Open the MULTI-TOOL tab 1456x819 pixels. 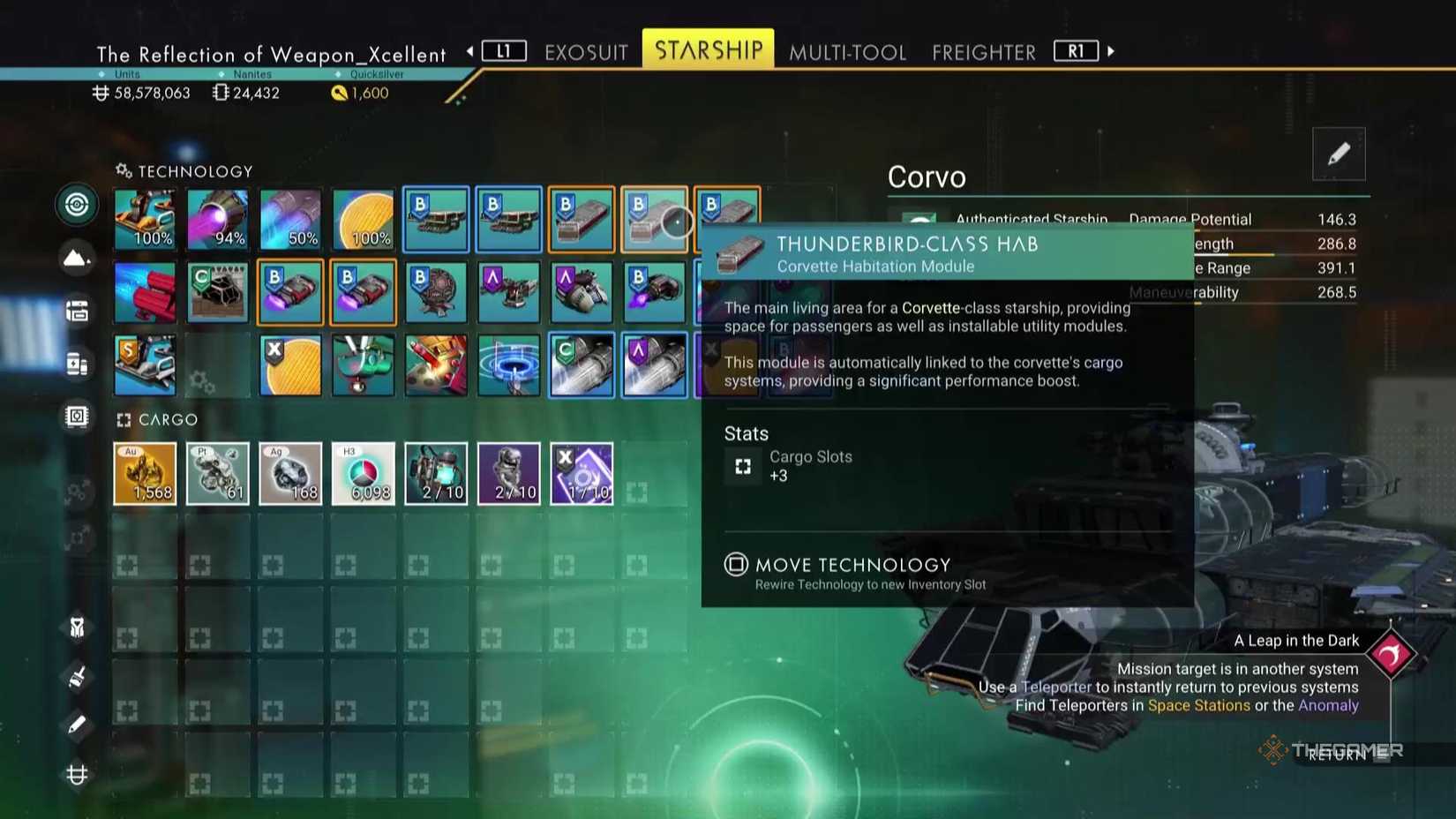(847, 52)
